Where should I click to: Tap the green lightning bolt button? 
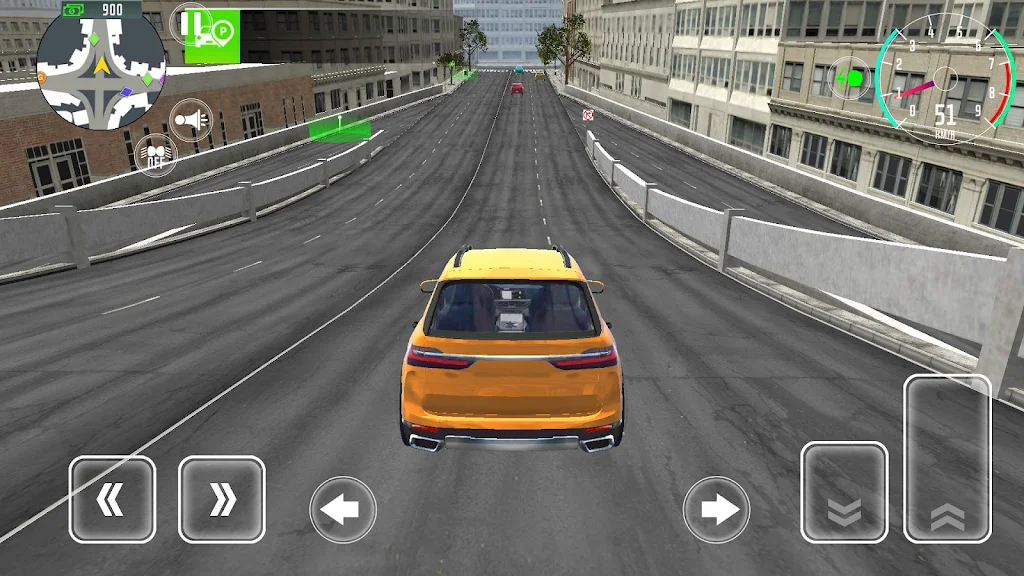click(x=850, y=78)
